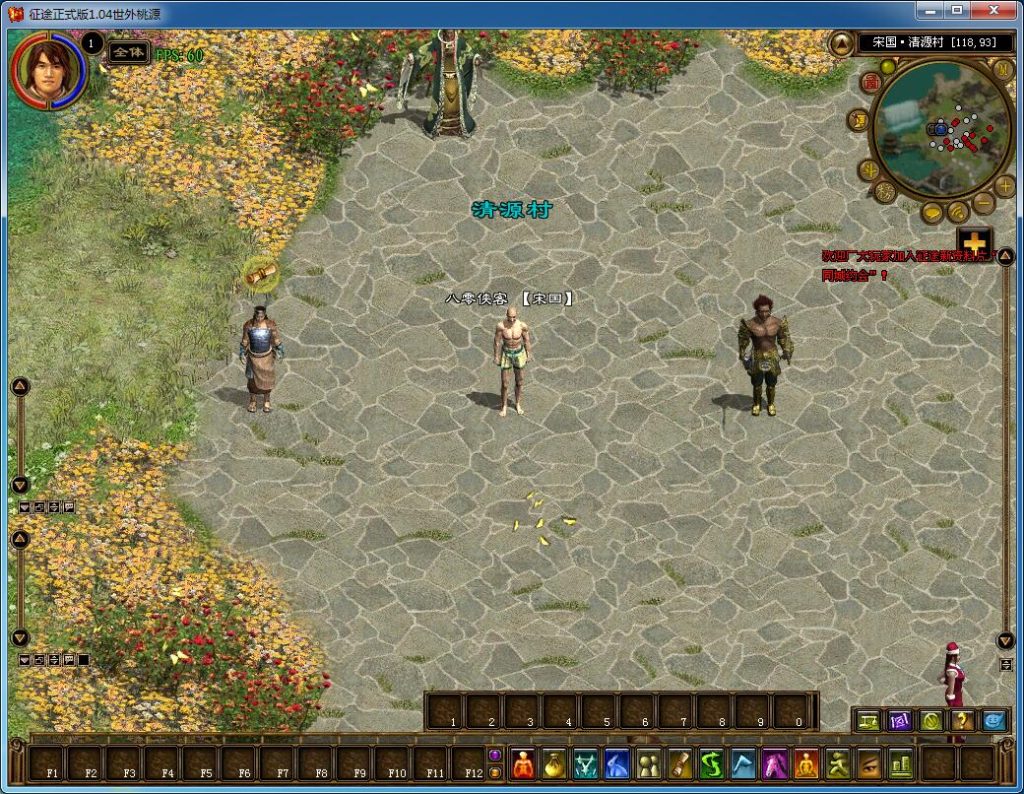Click the two-figures social icon
The width and height of the screenshot is (1024, 794).
[649, 764]
